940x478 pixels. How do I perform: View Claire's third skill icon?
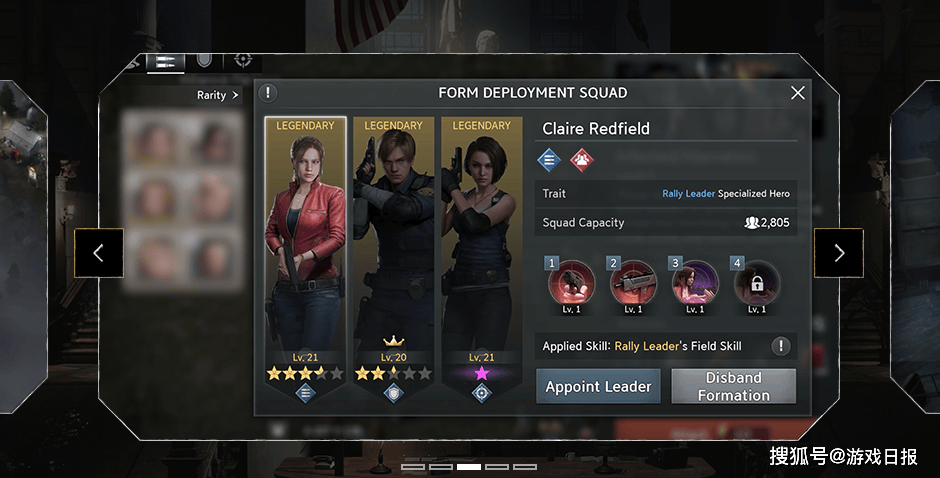point(695,283)
